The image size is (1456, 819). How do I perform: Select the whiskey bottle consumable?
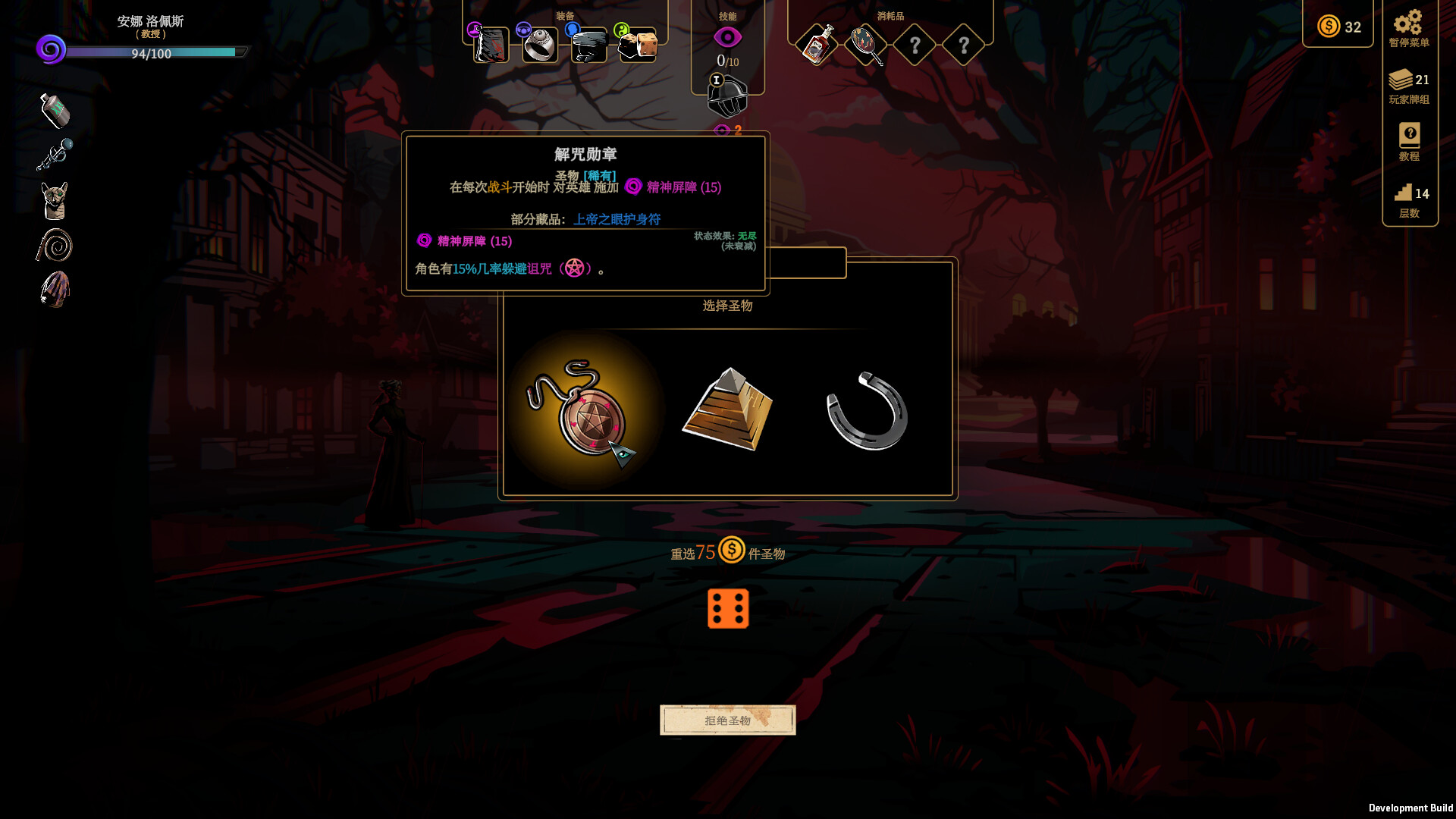pyautogui.click(x=817, y=43)
